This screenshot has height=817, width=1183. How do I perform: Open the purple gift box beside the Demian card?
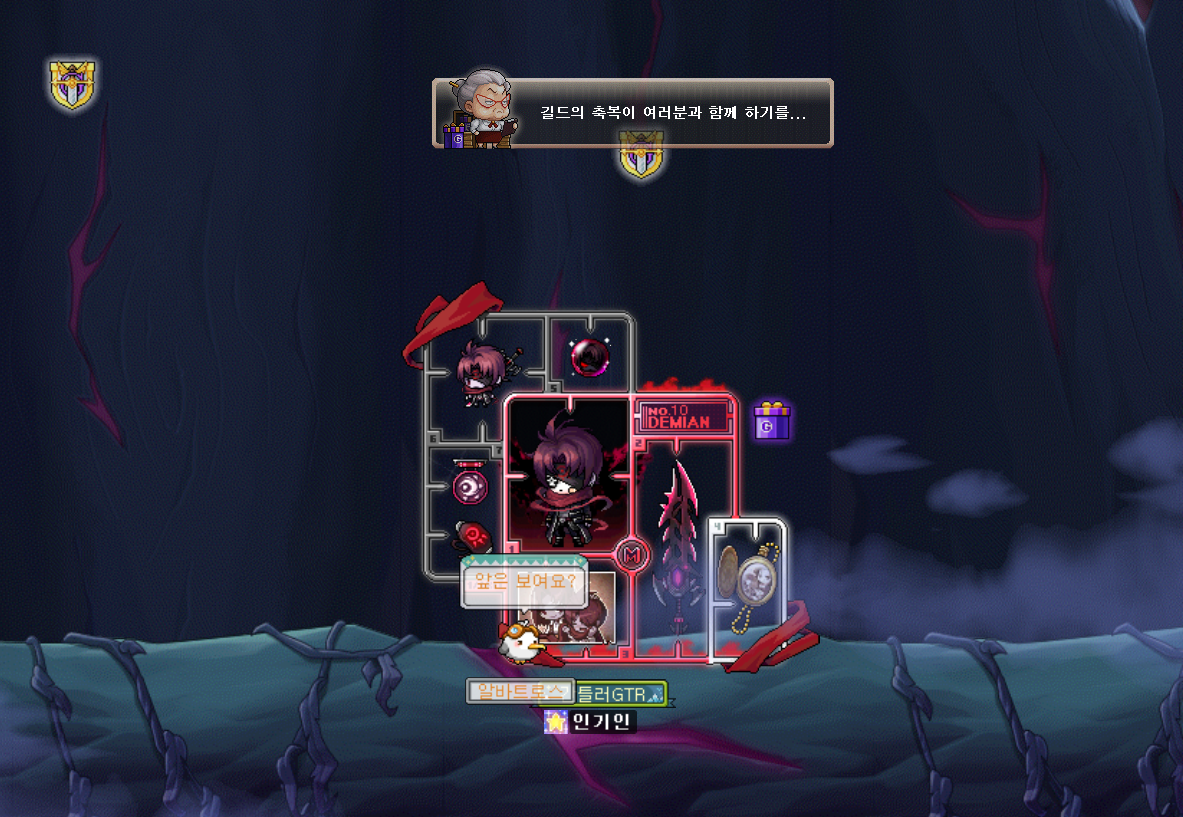[771, 422]
